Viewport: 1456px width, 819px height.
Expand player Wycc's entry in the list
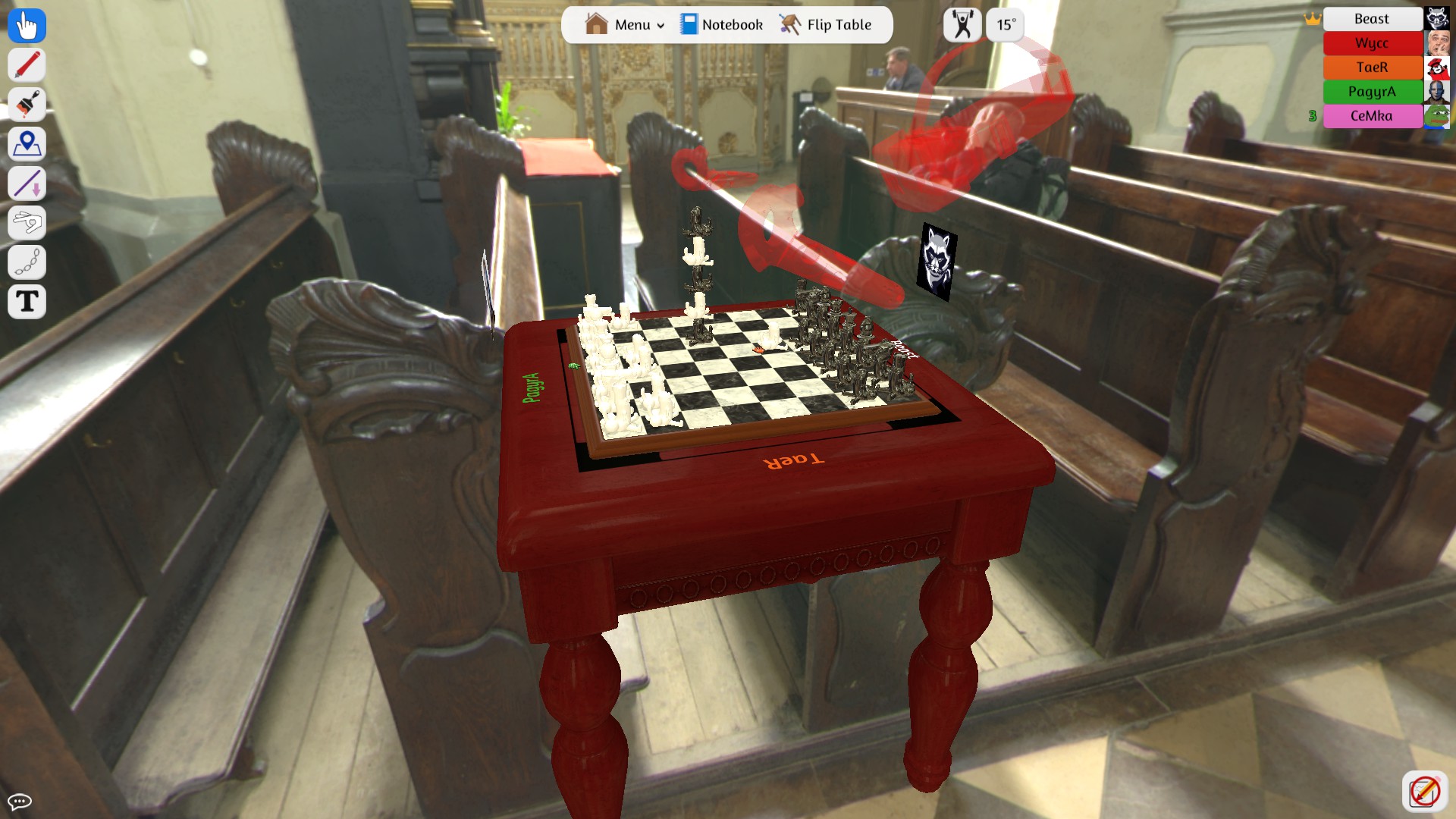[1373, 43]
